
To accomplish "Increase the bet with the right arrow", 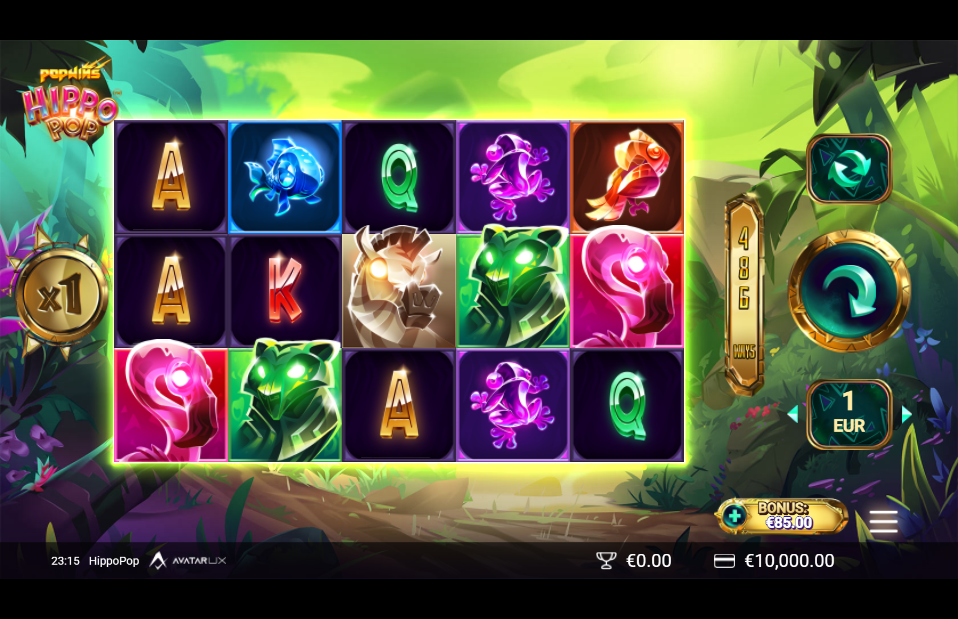I will [907, 414].
